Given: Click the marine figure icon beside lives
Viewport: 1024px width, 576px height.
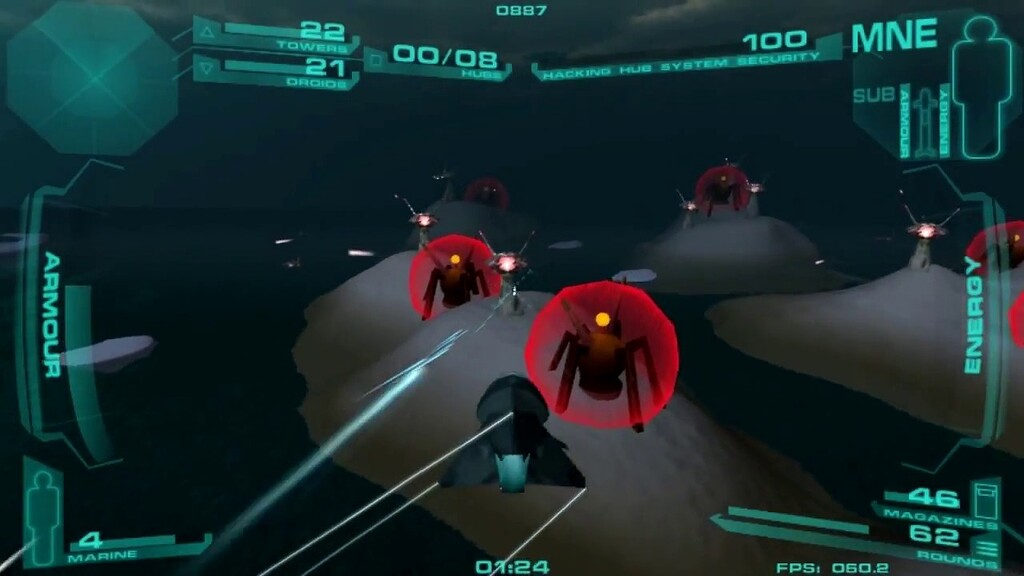Looking at the screenshot, I should click(44, 512).
